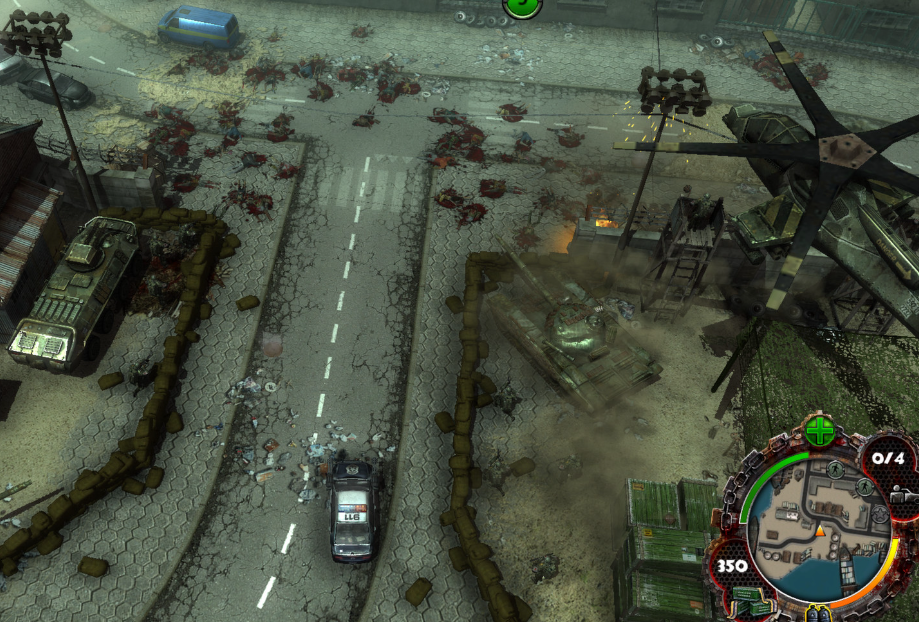Click the green circular indicator at top
This screenshot has height=622, width=919.
point(522,6)
